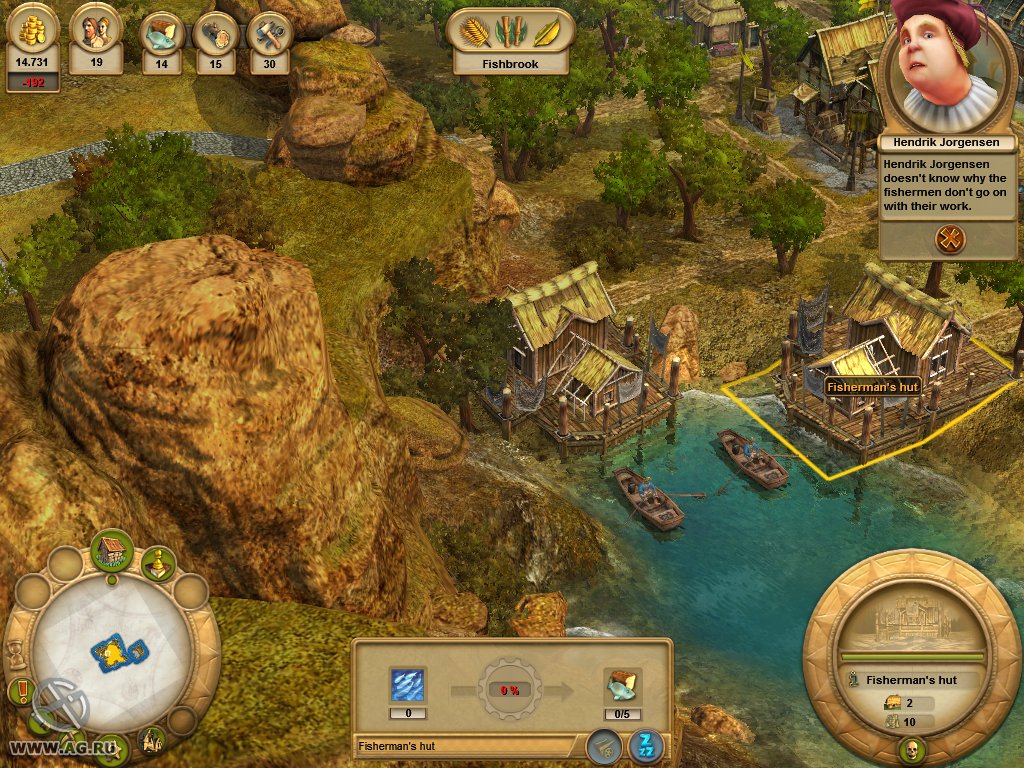Viewport: 1024px width, 768px height.
Task: Click the crossed tools icon under message
Action: click(x=949, y=238)
